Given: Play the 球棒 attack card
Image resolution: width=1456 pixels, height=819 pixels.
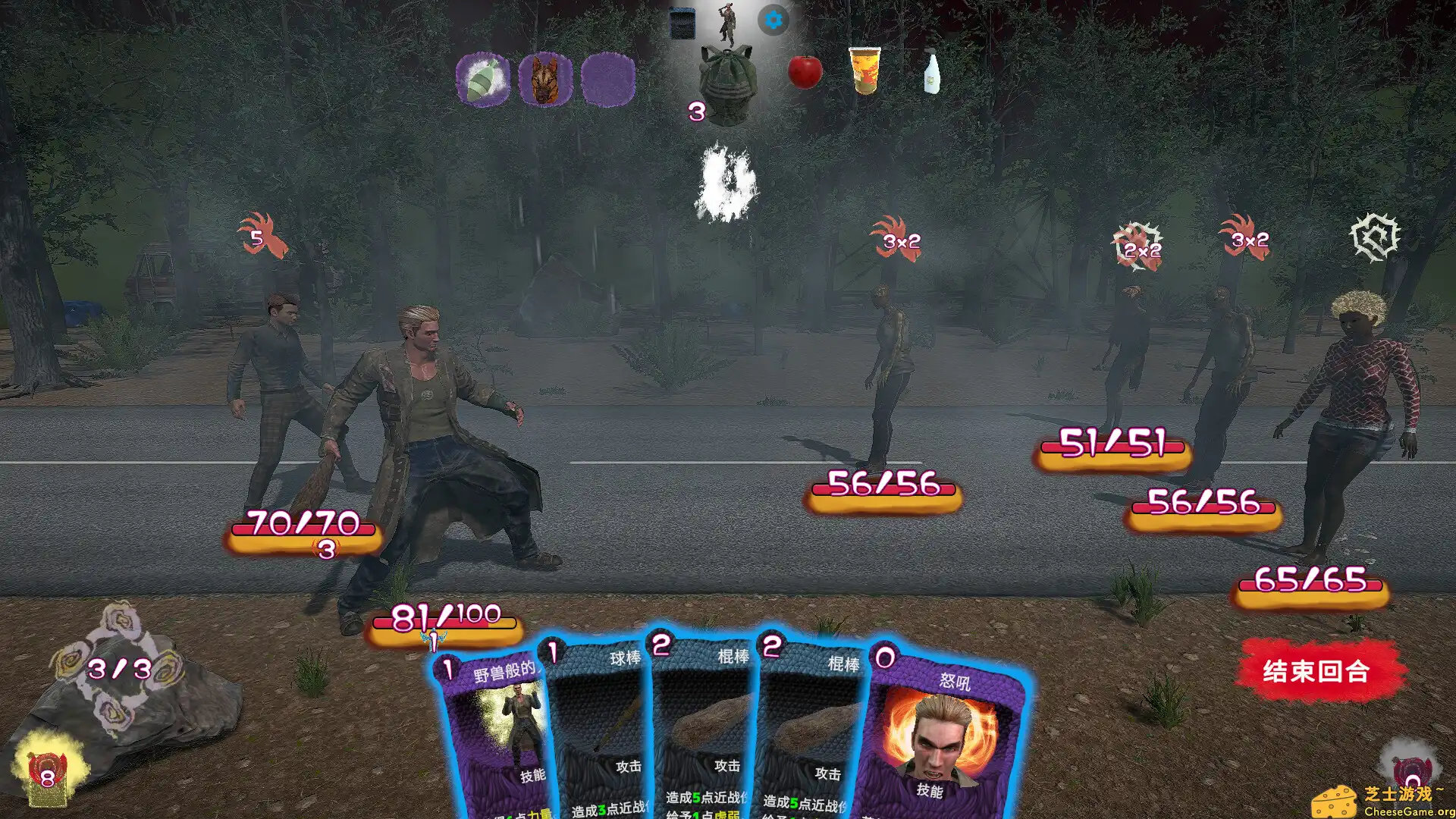Looking at the screenshot, I should point(599,728).
